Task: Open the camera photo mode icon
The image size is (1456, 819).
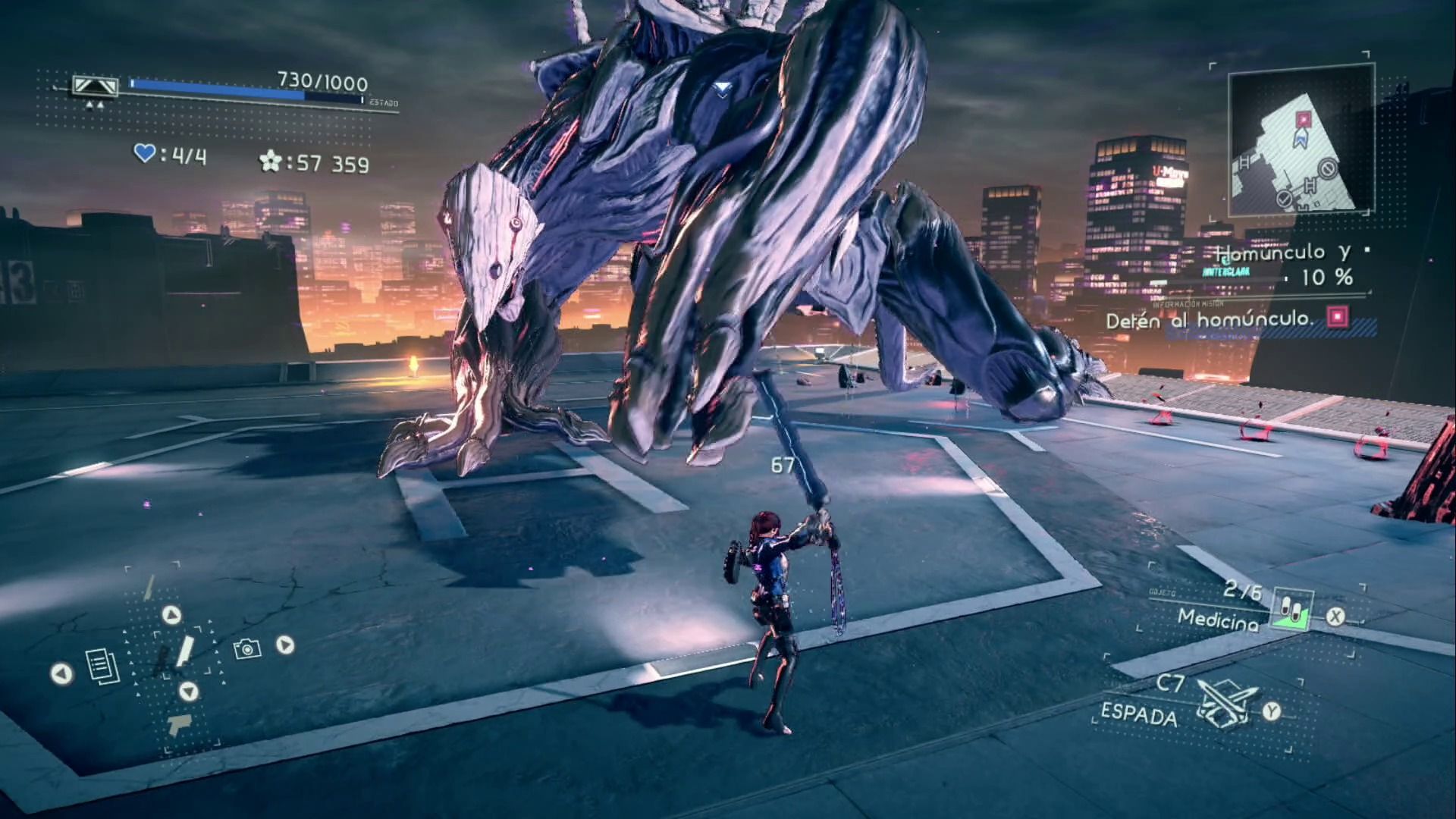Action: pyautogui.click(x=247, y=648)
